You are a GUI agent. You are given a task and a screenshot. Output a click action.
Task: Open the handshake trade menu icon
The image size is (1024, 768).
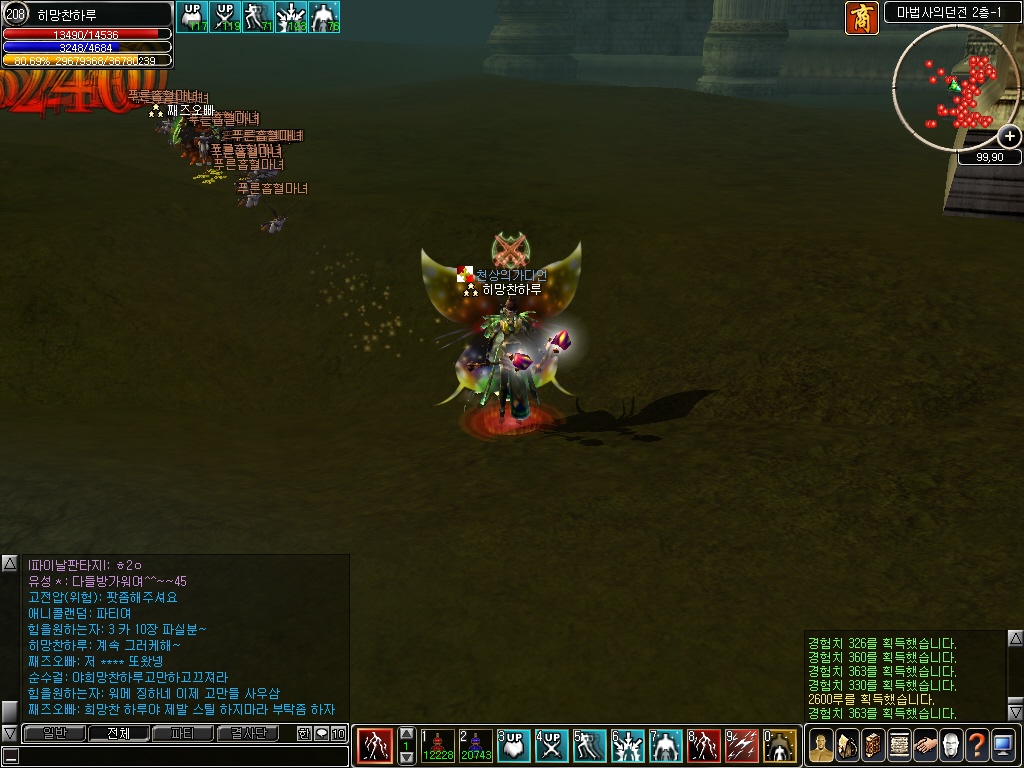point(925,746)
